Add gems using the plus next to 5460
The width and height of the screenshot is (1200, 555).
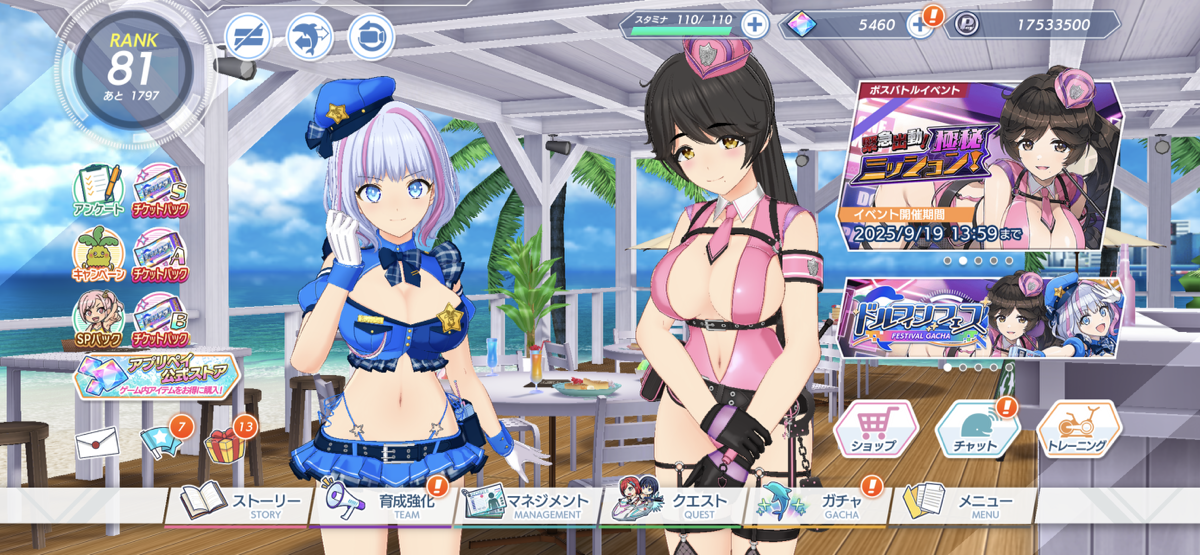pyautogui.click(x=920, y=25)
